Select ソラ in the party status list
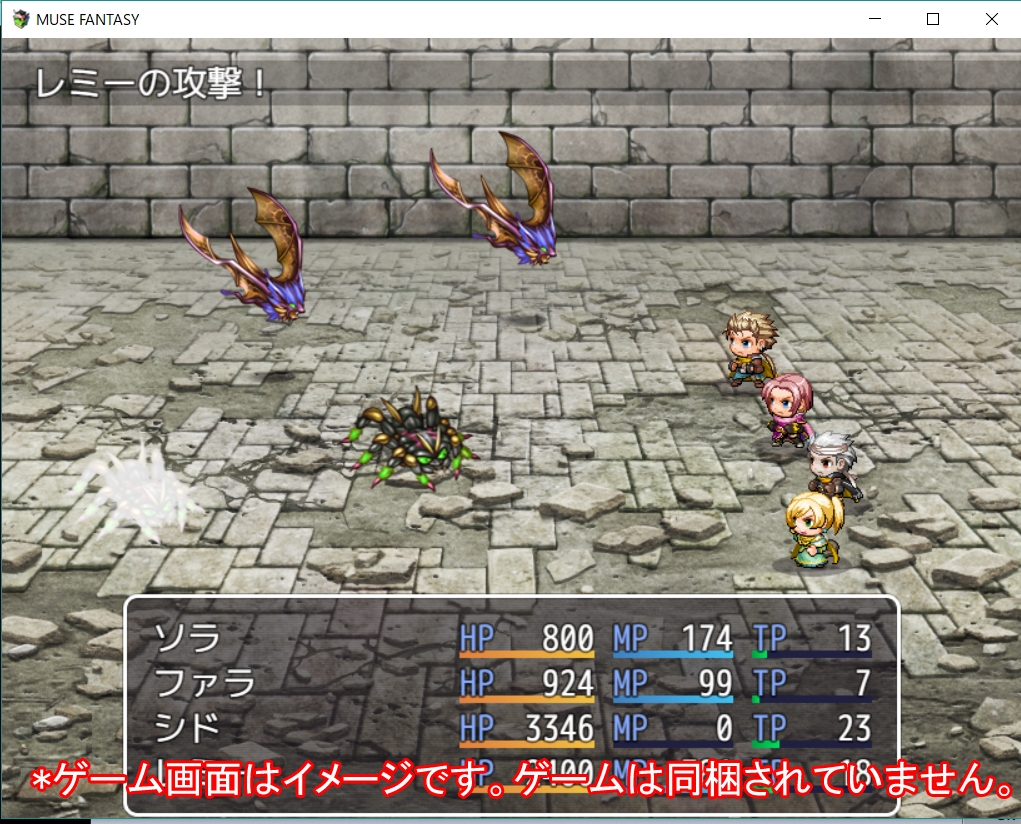This screenshot has height=824, width=1021. [x=187, y=638]
